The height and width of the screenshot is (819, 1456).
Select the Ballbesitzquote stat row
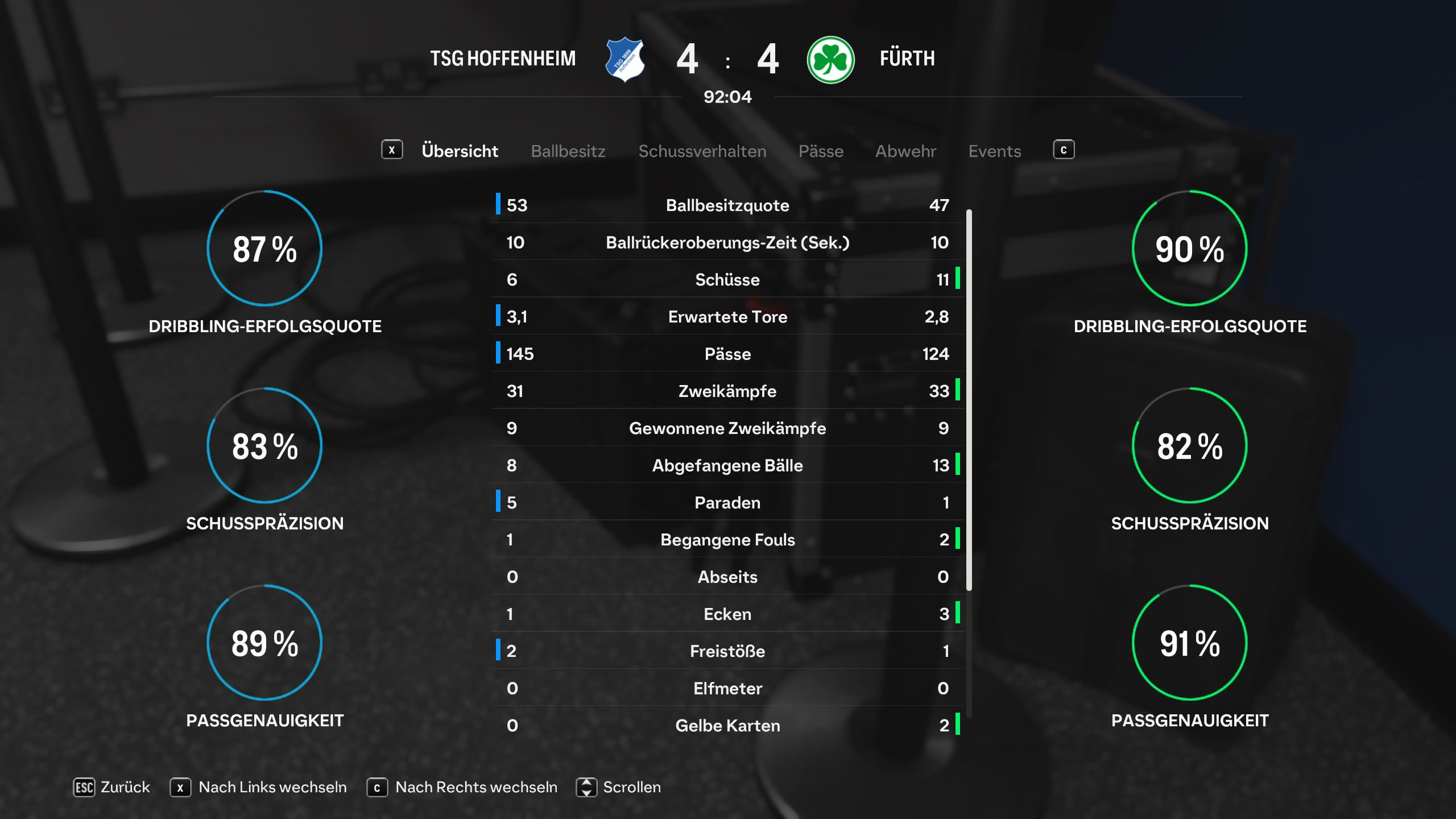[x=727, y=205]
